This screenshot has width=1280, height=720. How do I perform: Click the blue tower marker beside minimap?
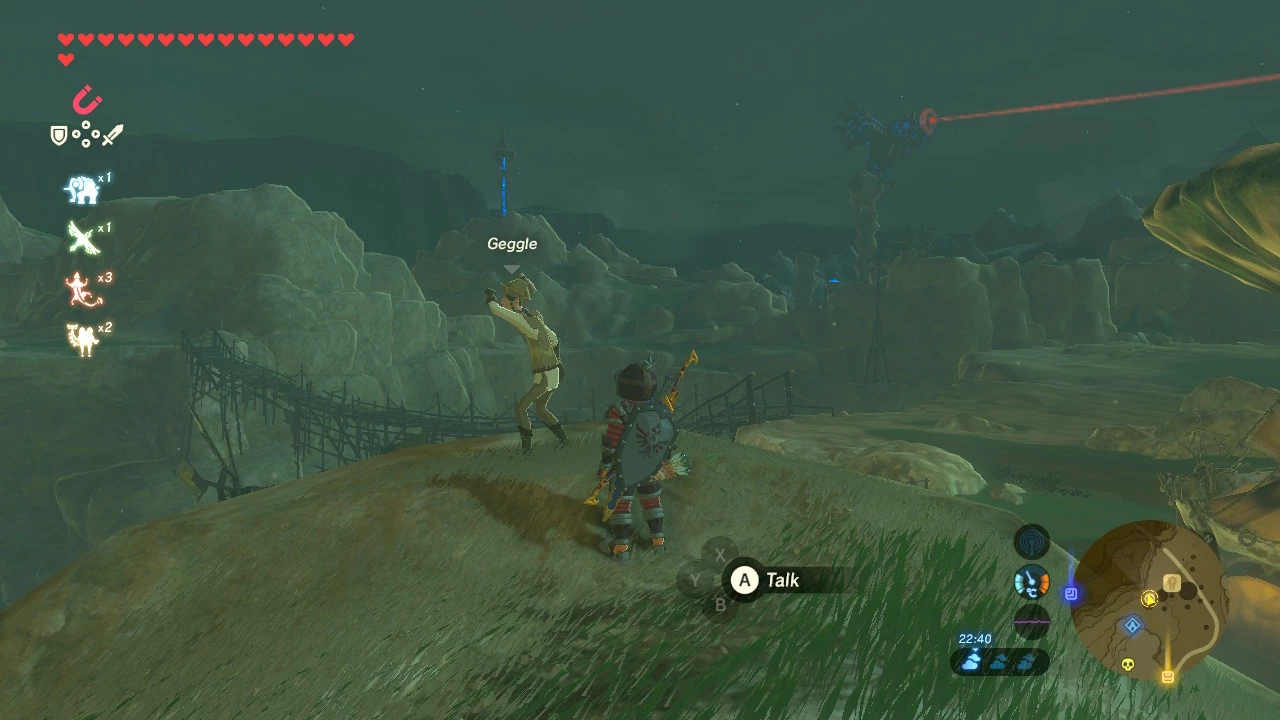coord(1071,594)
